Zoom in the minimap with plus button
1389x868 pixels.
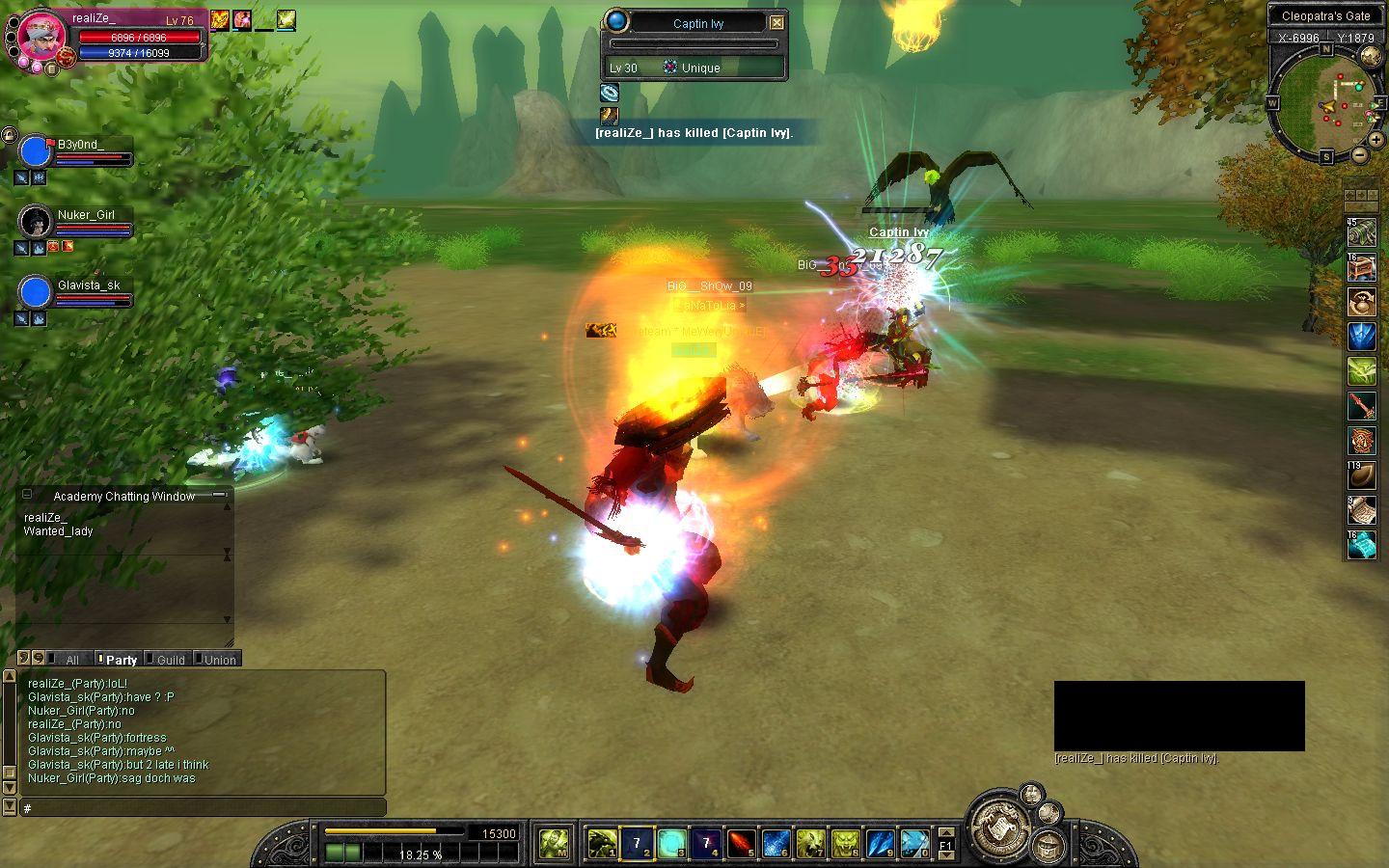click(x=1375, y=140)
